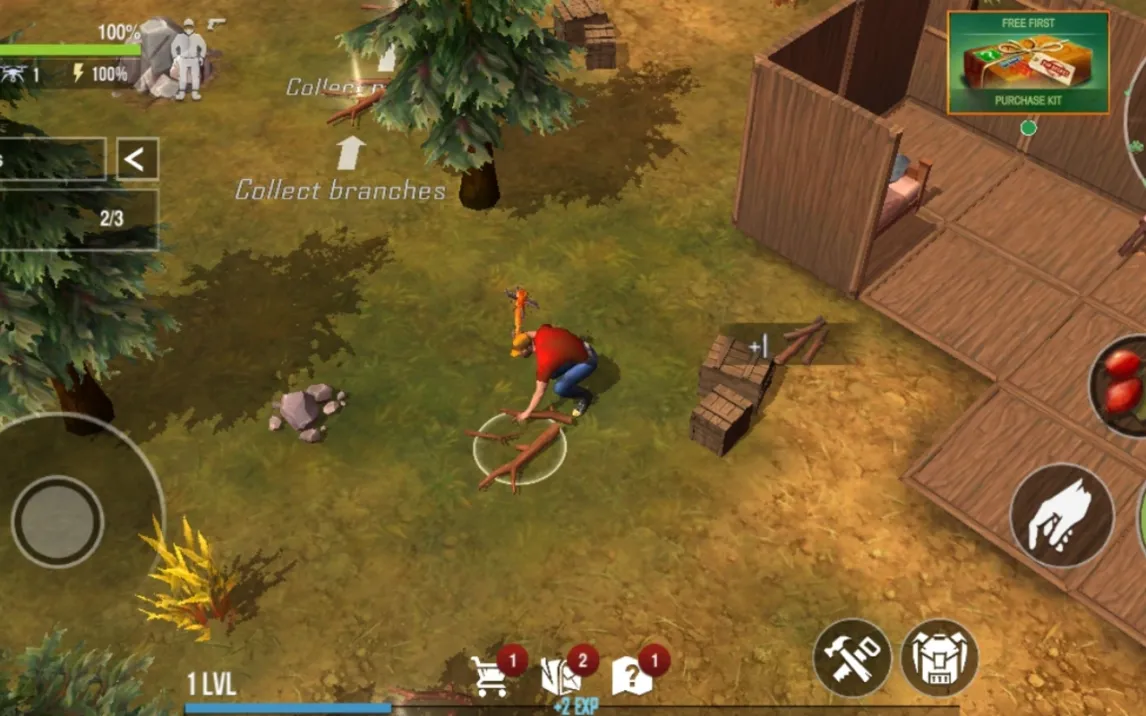Open the shop cart icon
Image resolution: width=1146 pixels, height=716 pixels.
[490, 677]
